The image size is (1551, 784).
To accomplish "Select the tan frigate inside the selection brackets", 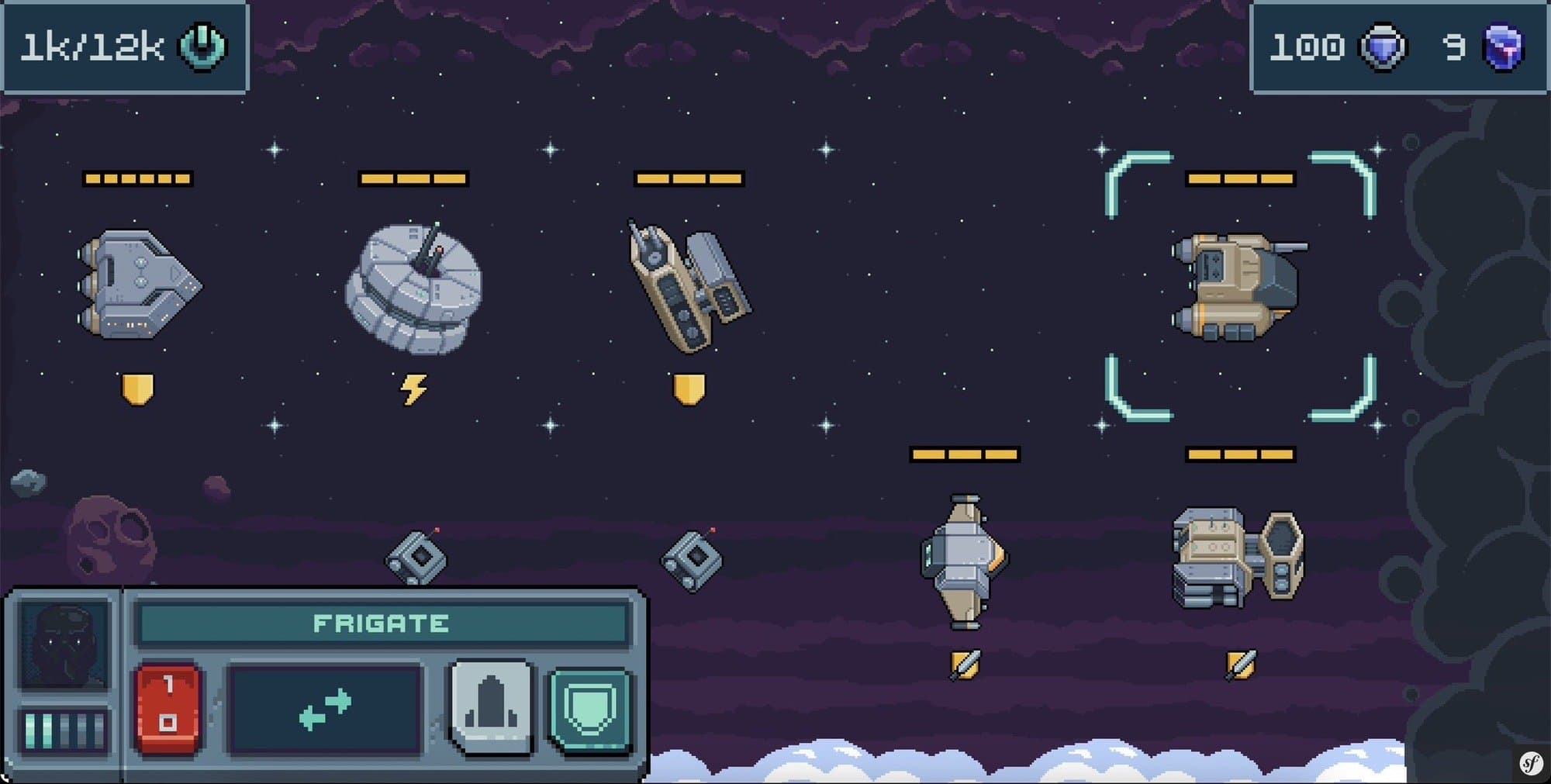I will [x=1238, y=286].
